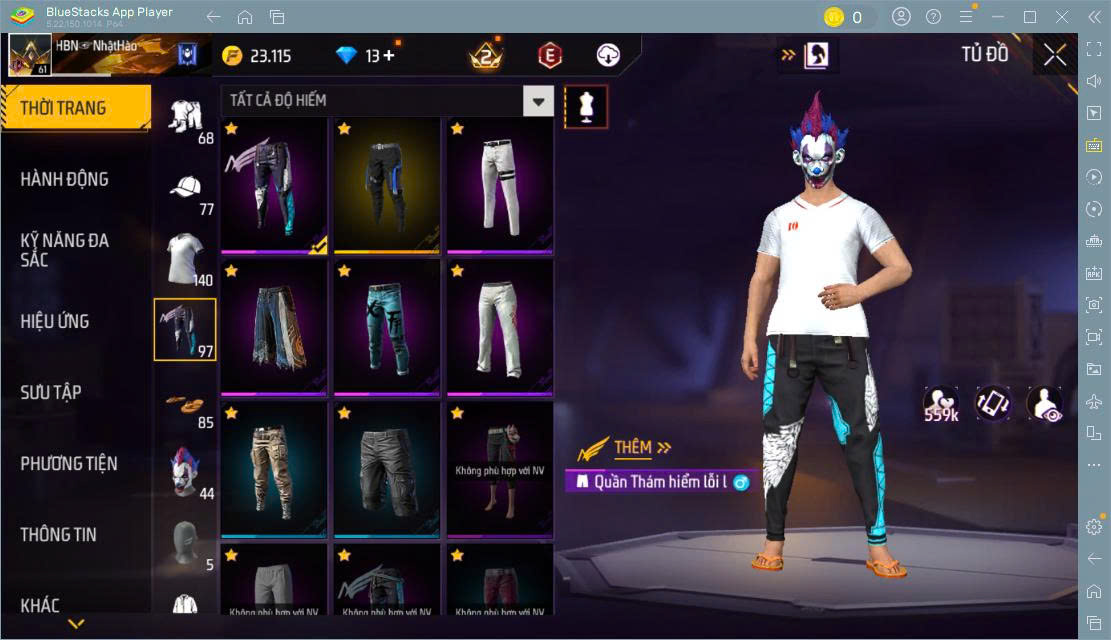
Task: Select the shirt category with 140 items
Action: [185, 258]
